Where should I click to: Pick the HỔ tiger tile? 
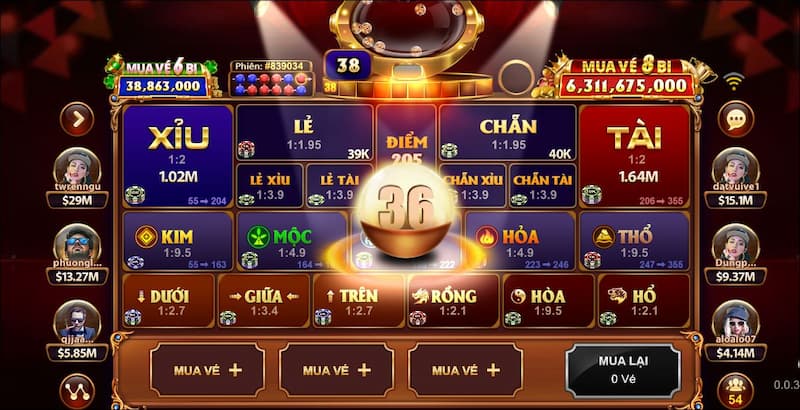642,301
